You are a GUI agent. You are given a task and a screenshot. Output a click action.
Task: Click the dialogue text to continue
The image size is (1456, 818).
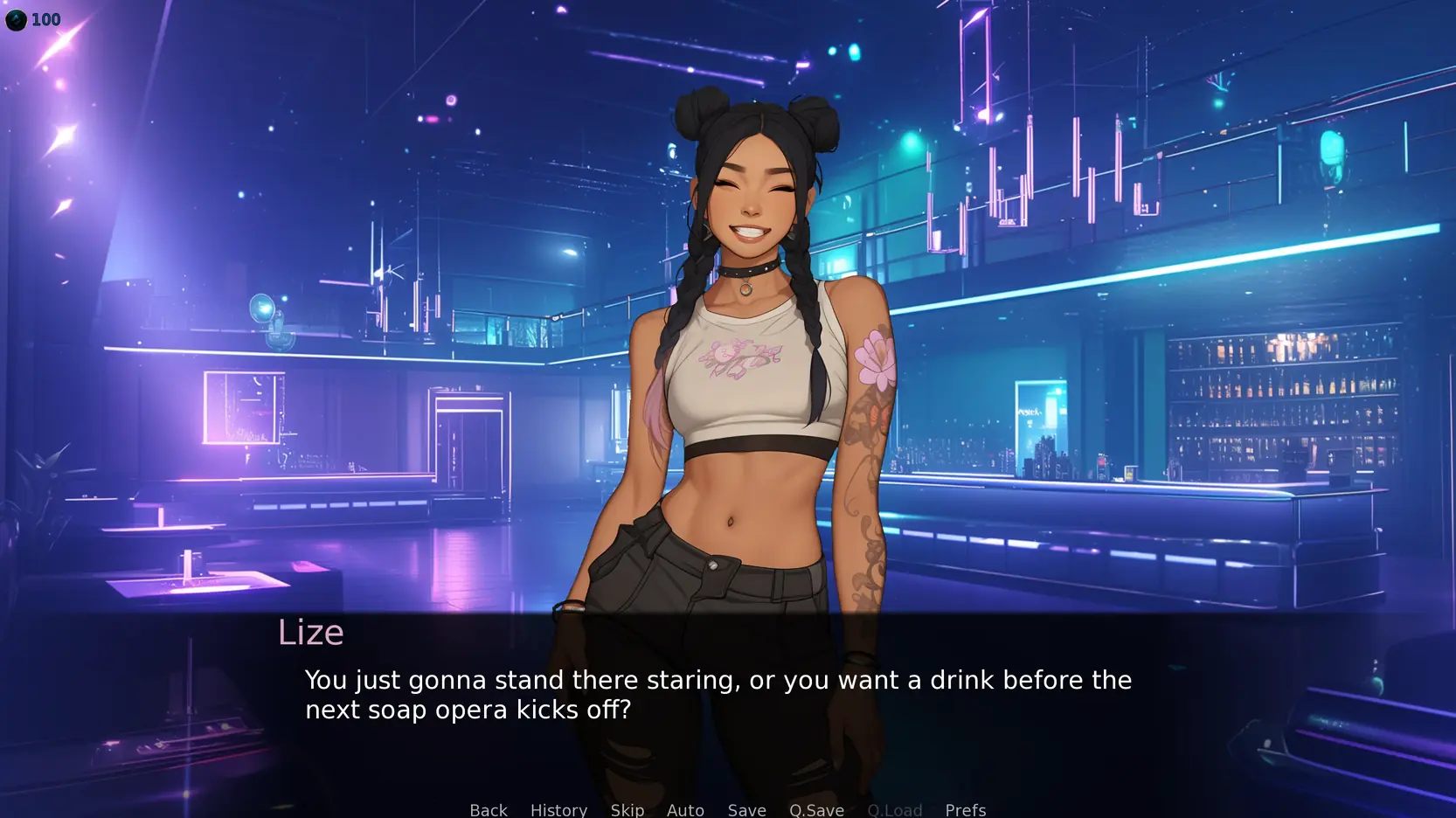(x=718, y=695)
